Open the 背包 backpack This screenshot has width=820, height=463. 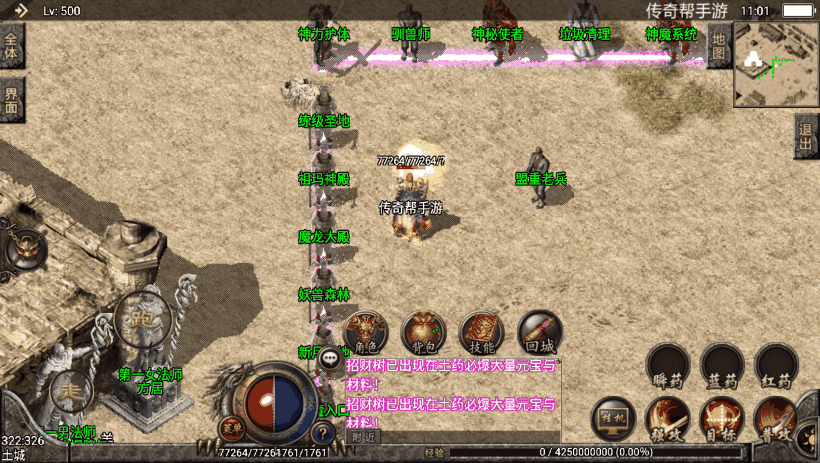[423, 332]
